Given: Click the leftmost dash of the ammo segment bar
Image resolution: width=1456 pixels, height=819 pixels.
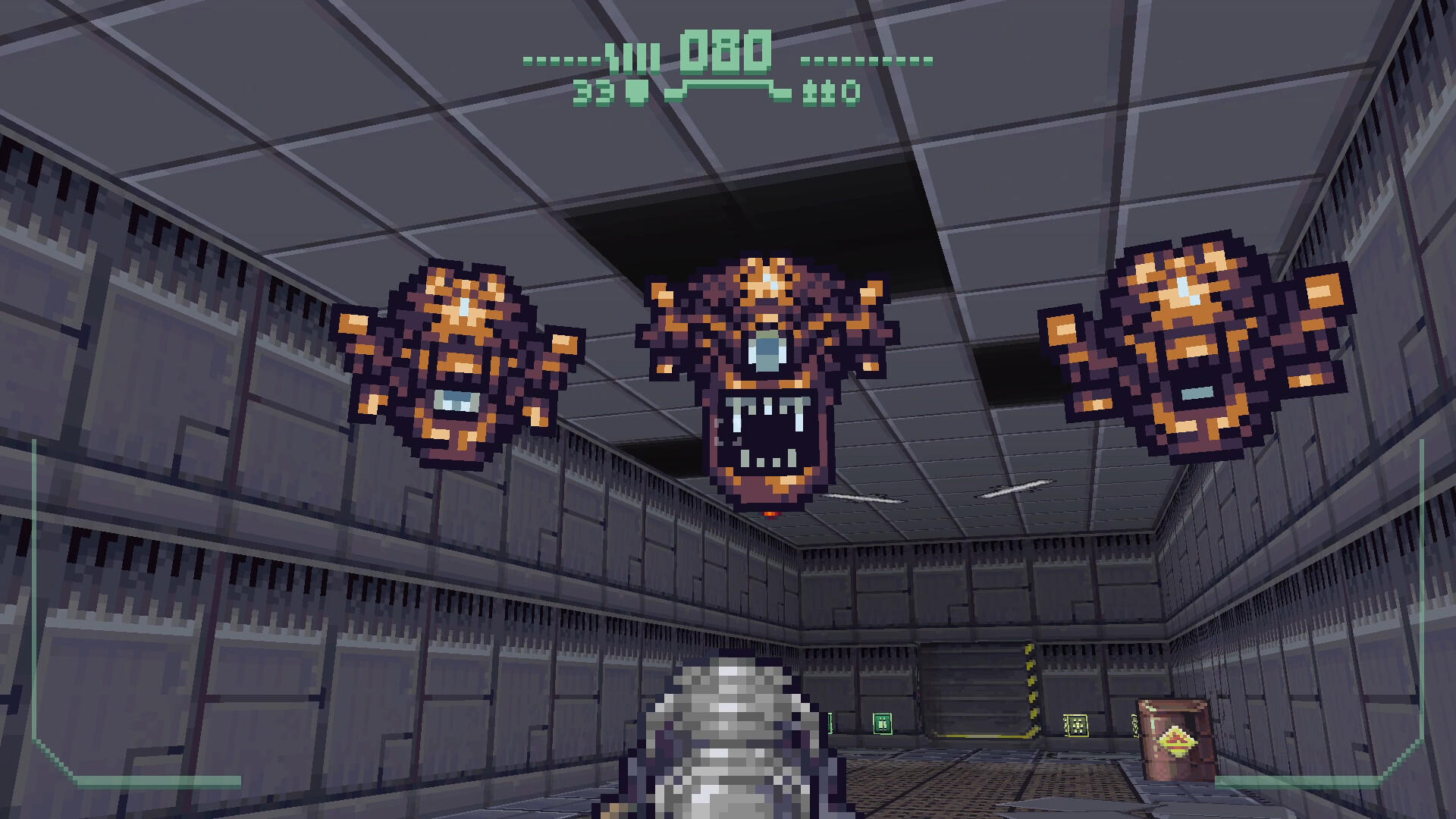Looking at the screenshot, I should pos(527,60).
